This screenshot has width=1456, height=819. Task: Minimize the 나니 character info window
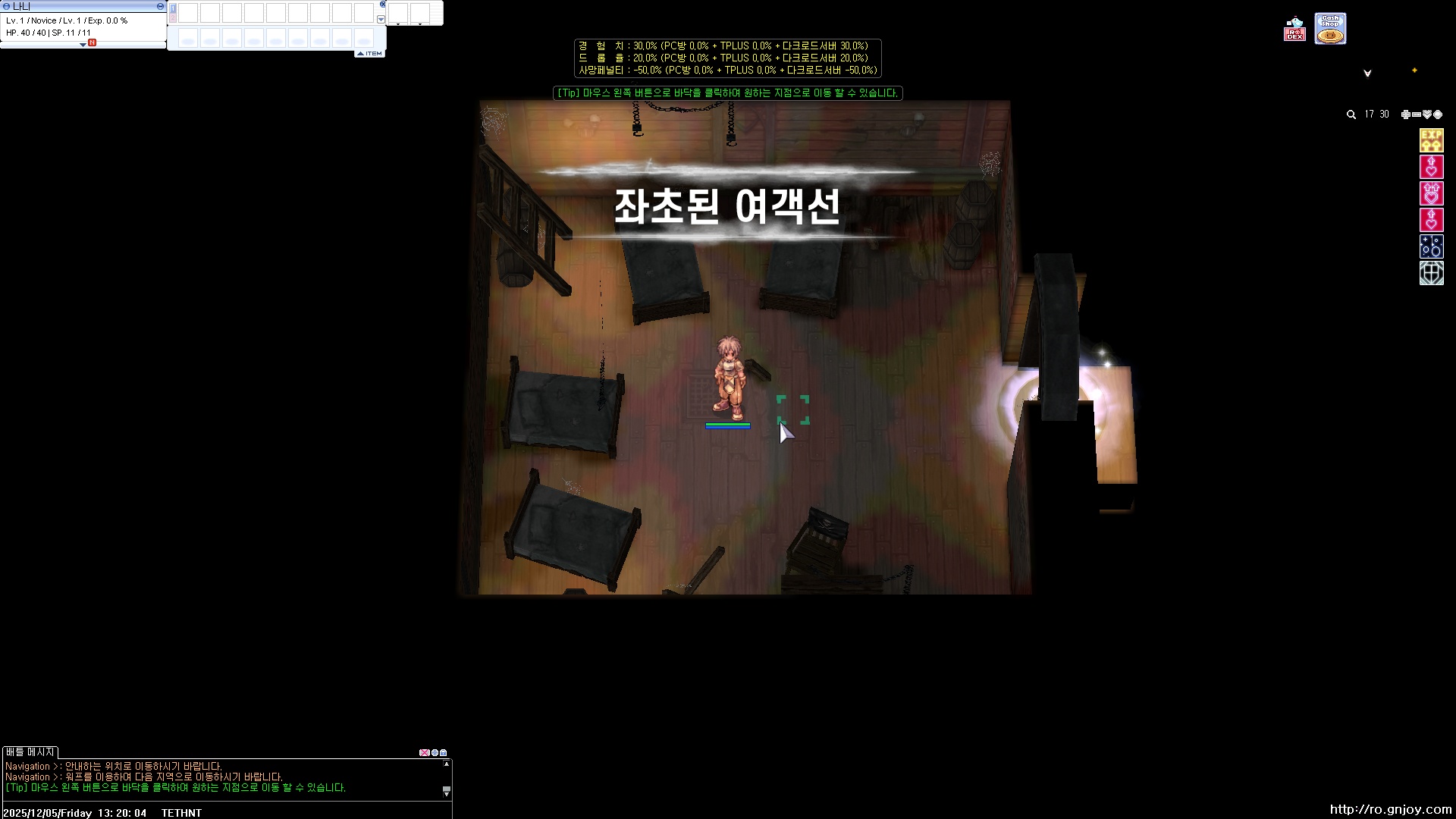coord(159,6)
